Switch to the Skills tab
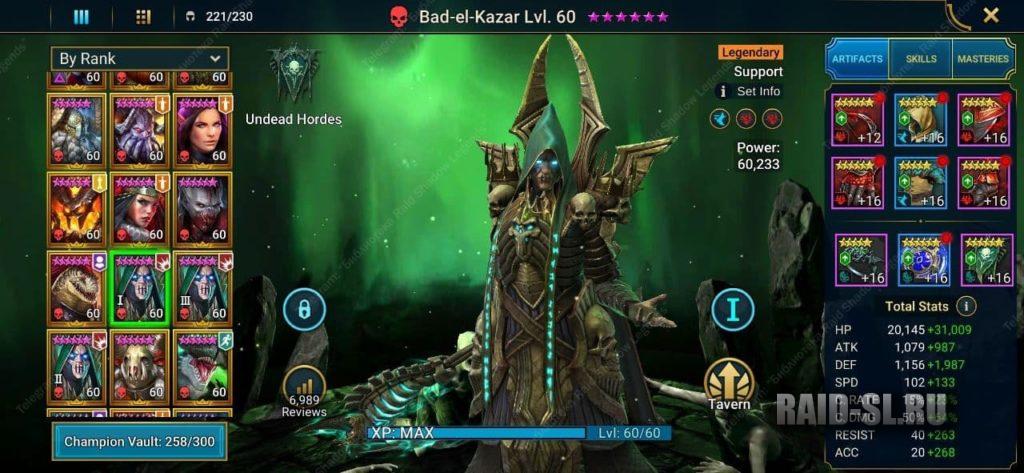 (920, 59)
